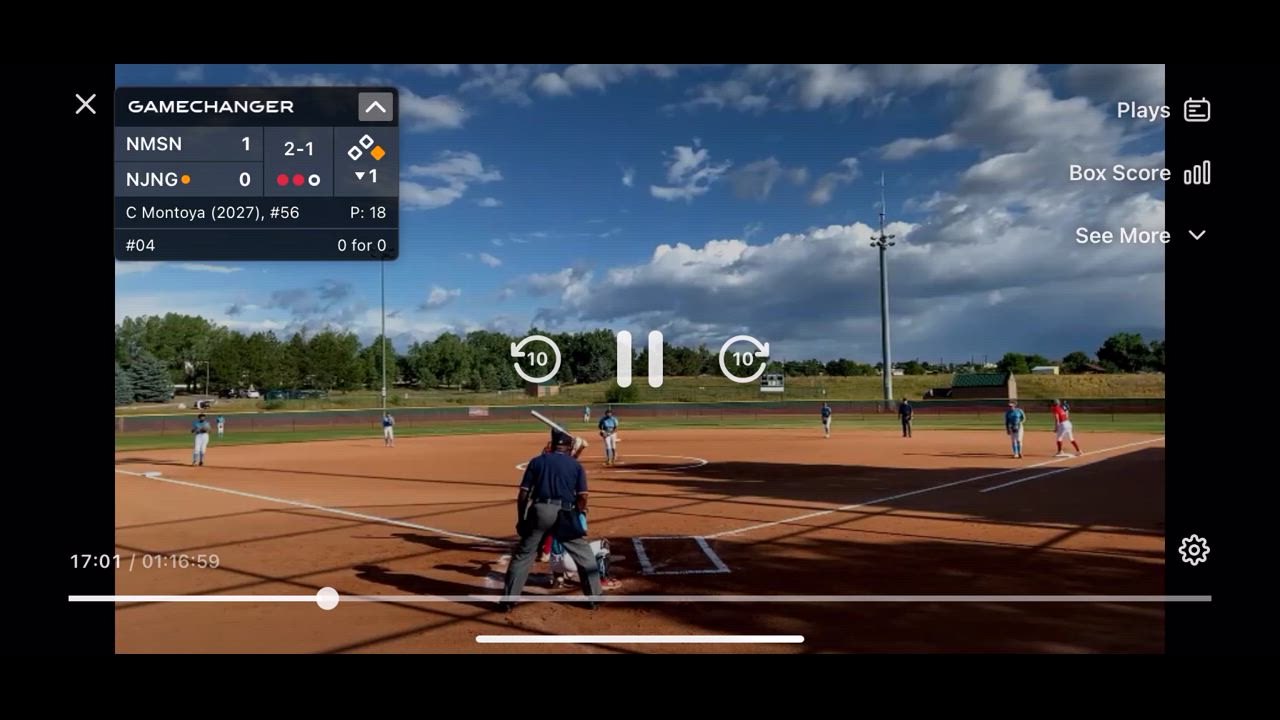
Task: Skip forward 10 seconds
Action: coord(744,358)
